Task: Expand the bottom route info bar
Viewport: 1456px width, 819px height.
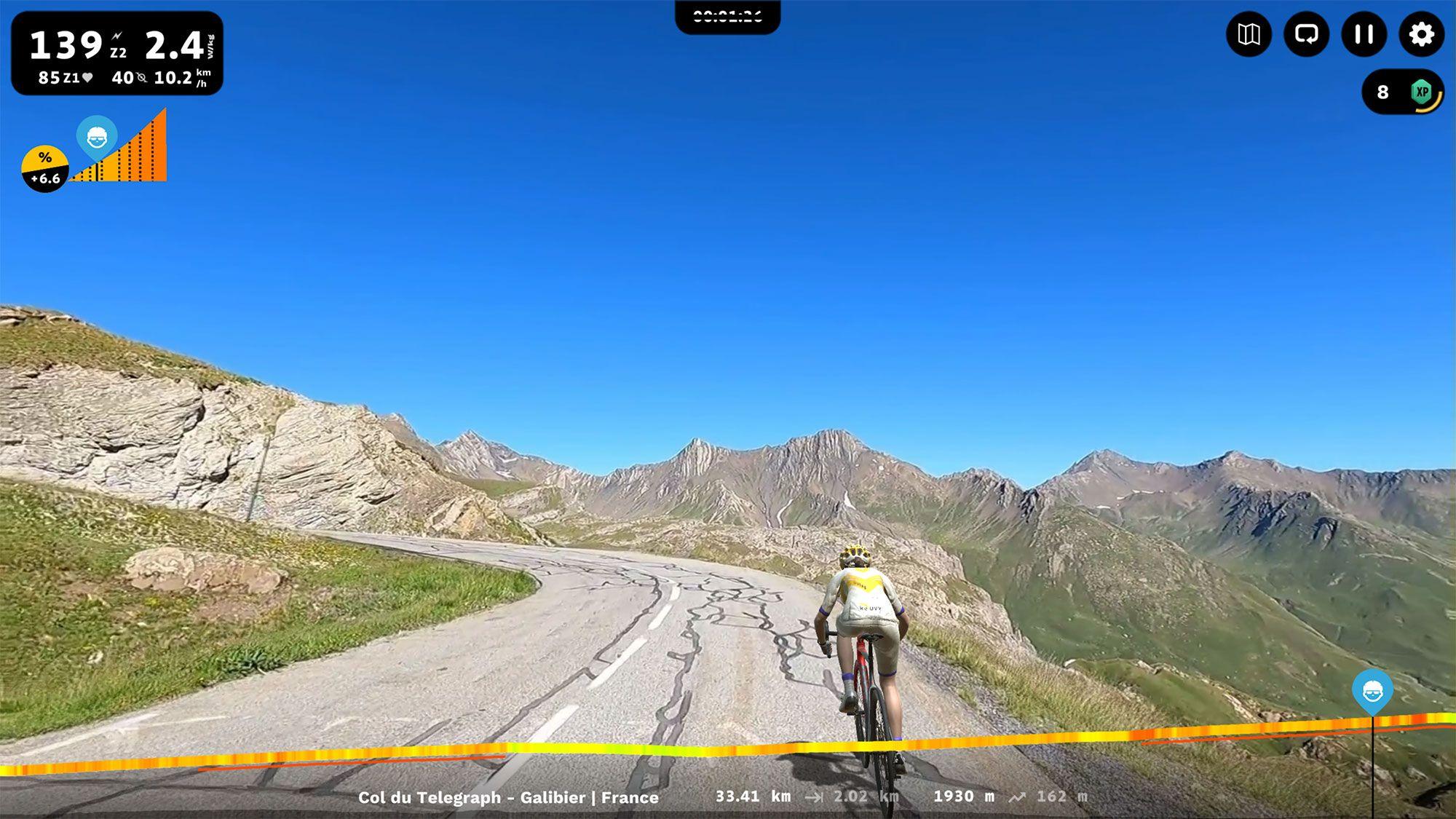Action: [728, 797]
